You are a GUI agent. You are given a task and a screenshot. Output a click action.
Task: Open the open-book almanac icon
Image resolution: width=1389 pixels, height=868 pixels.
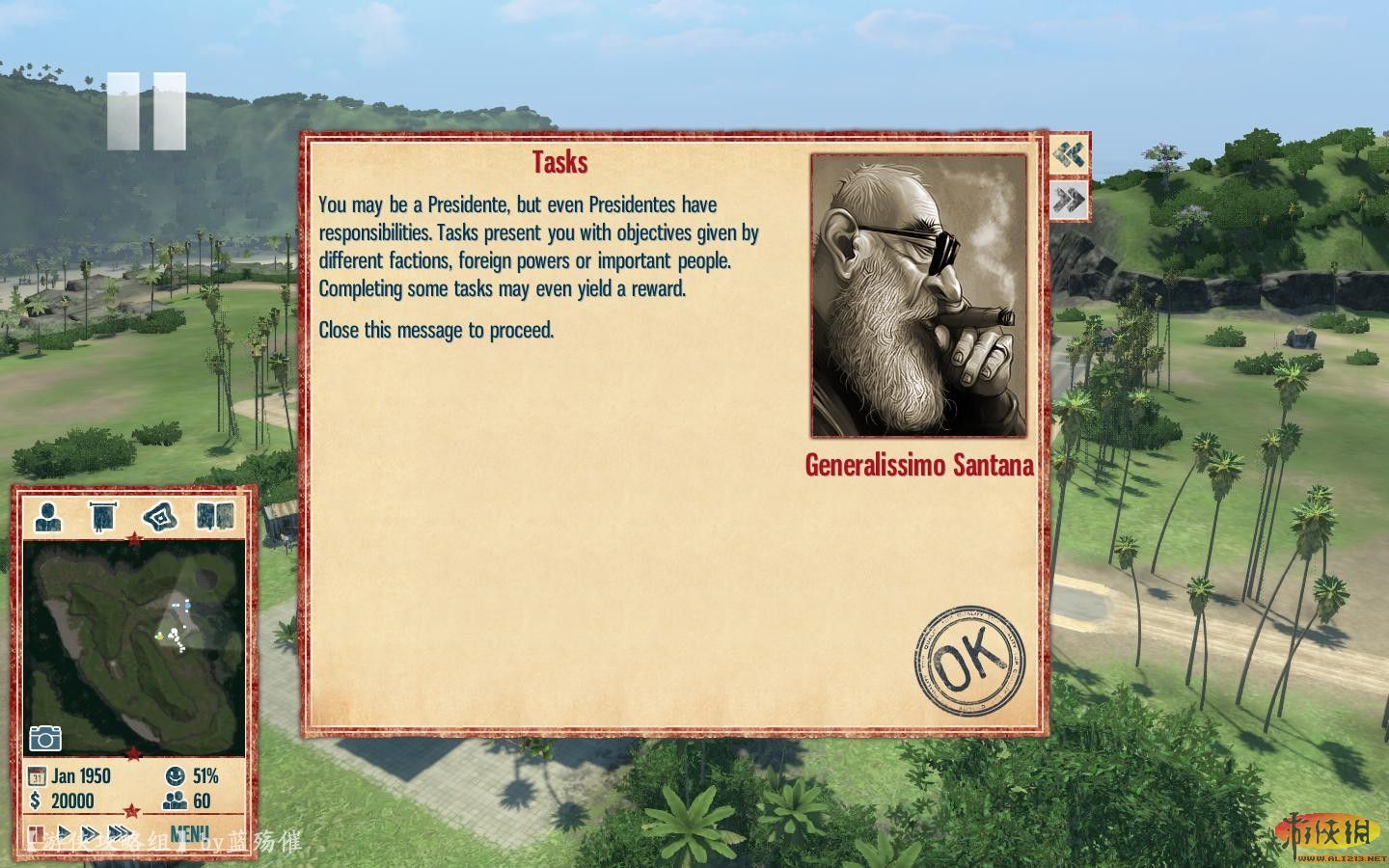pyautogui.click(x=214, y=516)
